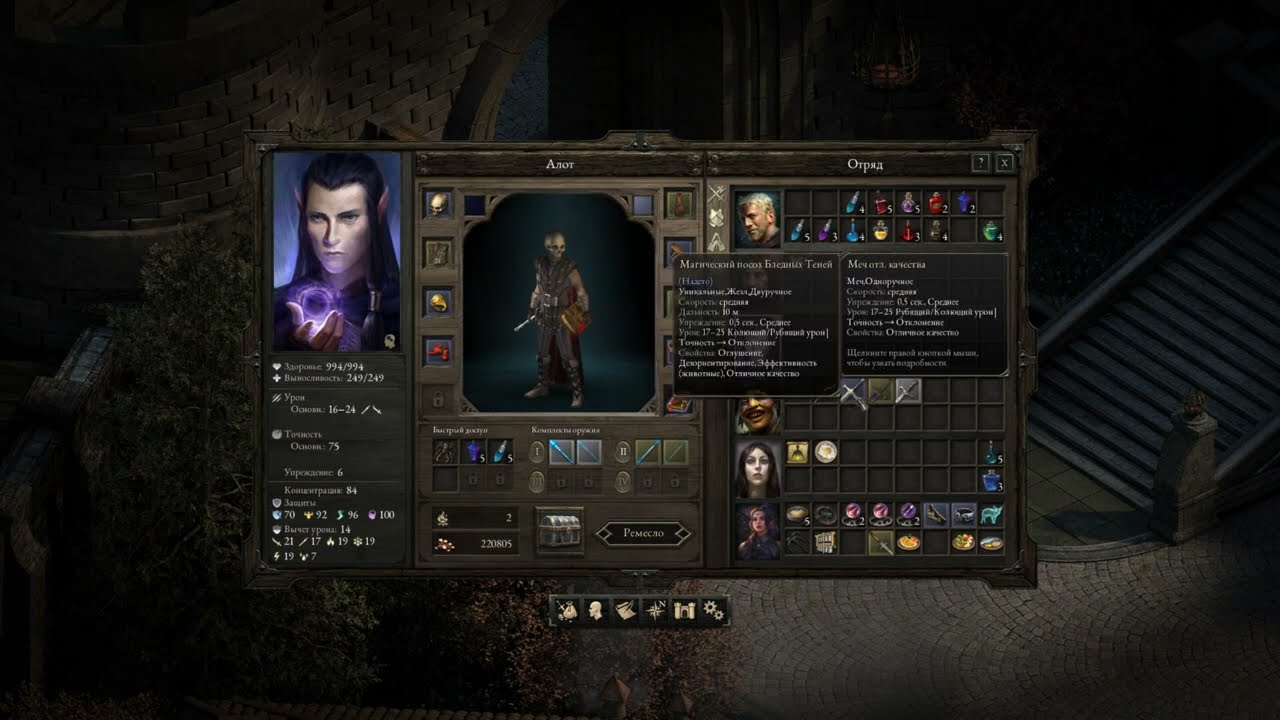Choose weapon set II
The image size is (1280, 720).
pyautogui.click(x=623, y=452)
